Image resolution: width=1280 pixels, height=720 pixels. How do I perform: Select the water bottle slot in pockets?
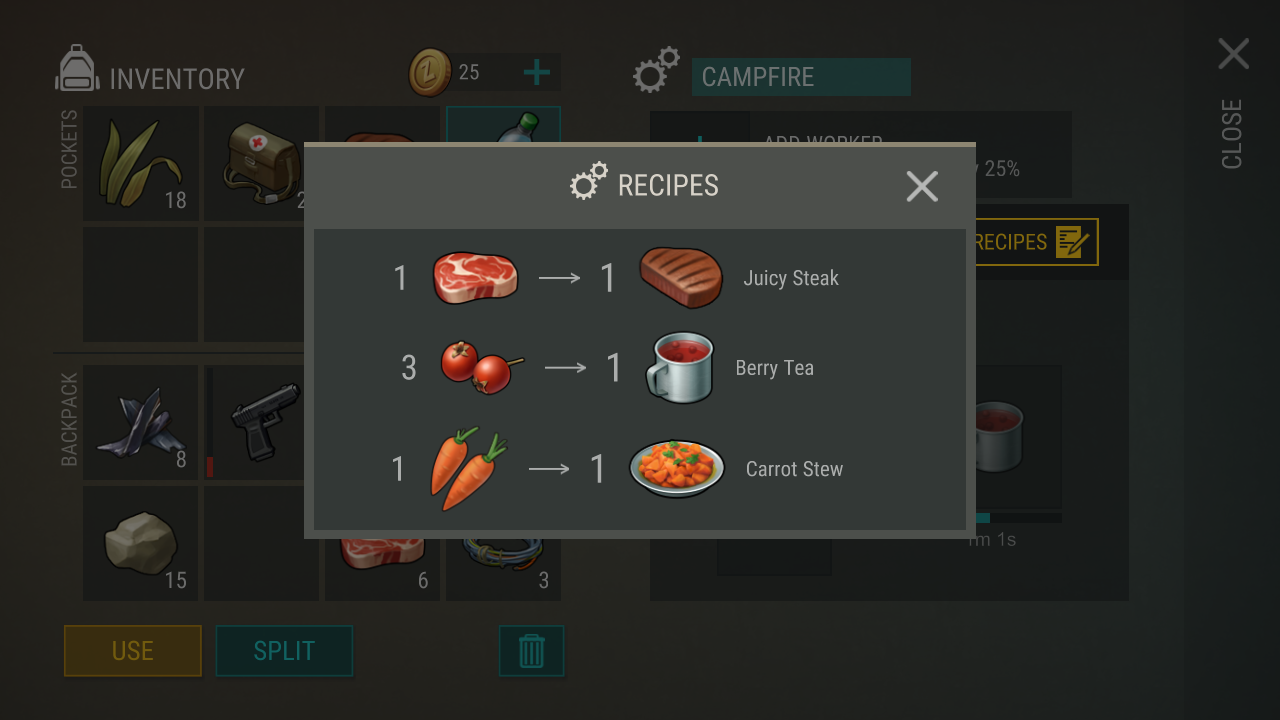click(503, 124)
